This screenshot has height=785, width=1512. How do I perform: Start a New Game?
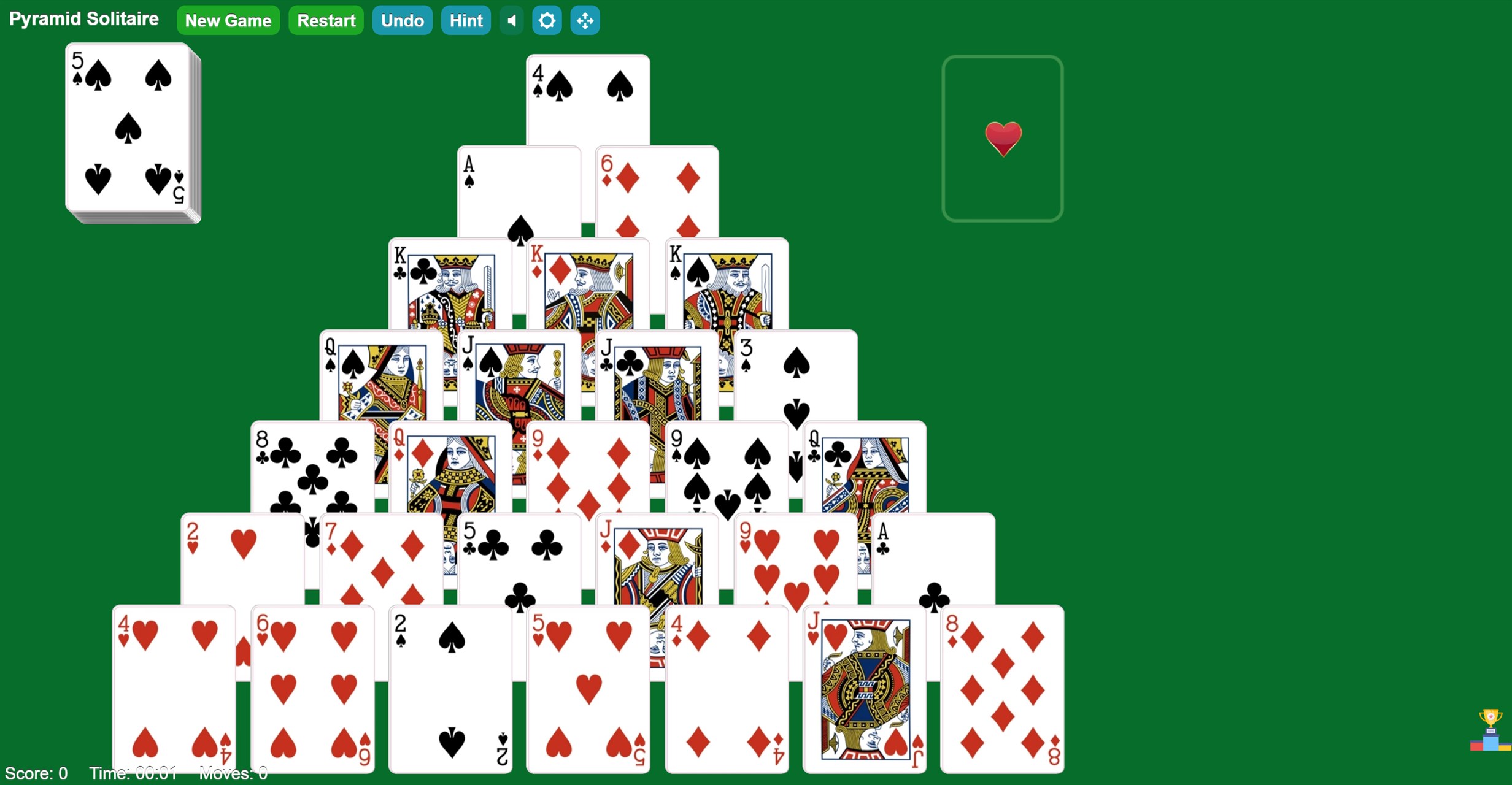(x=228, y=20)
